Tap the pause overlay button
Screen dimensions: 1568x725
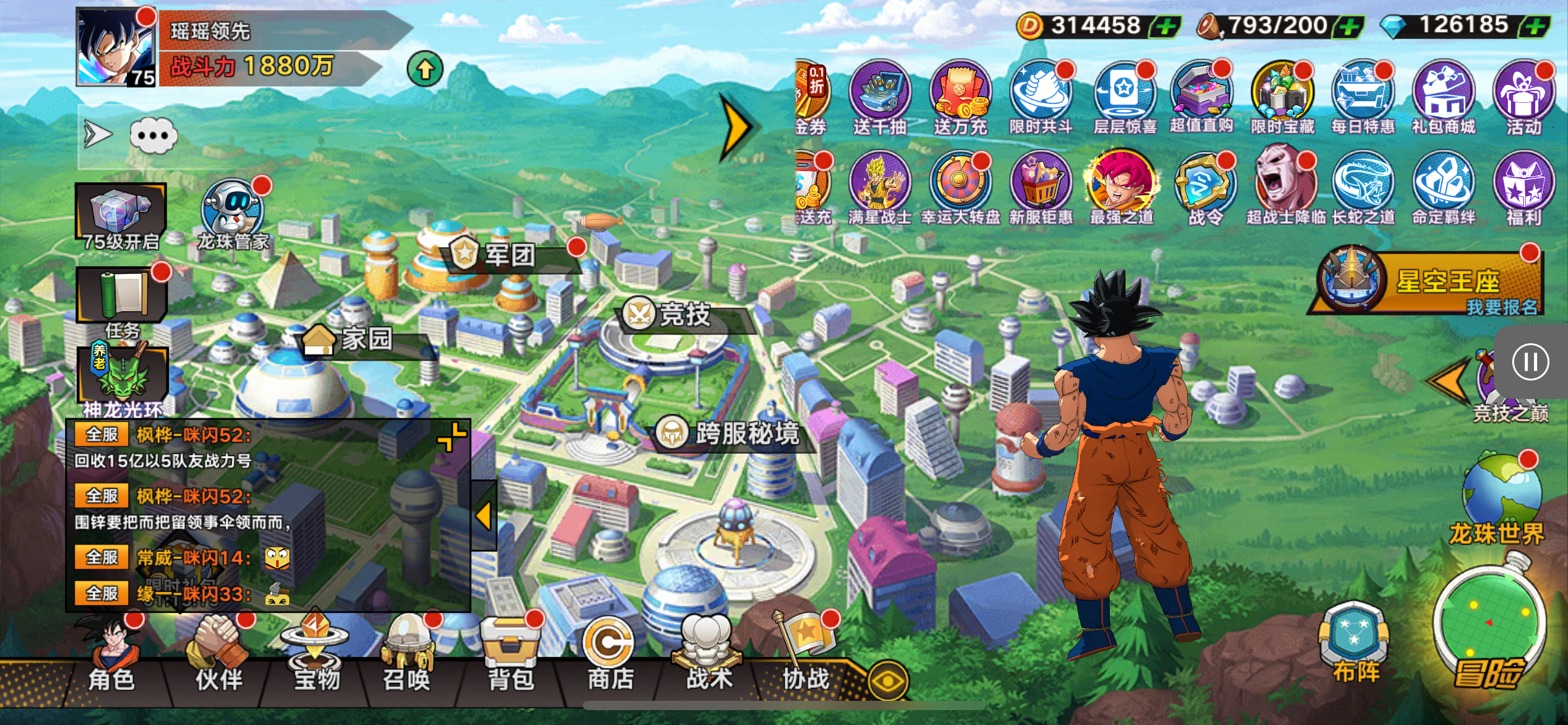(1530, 362)
